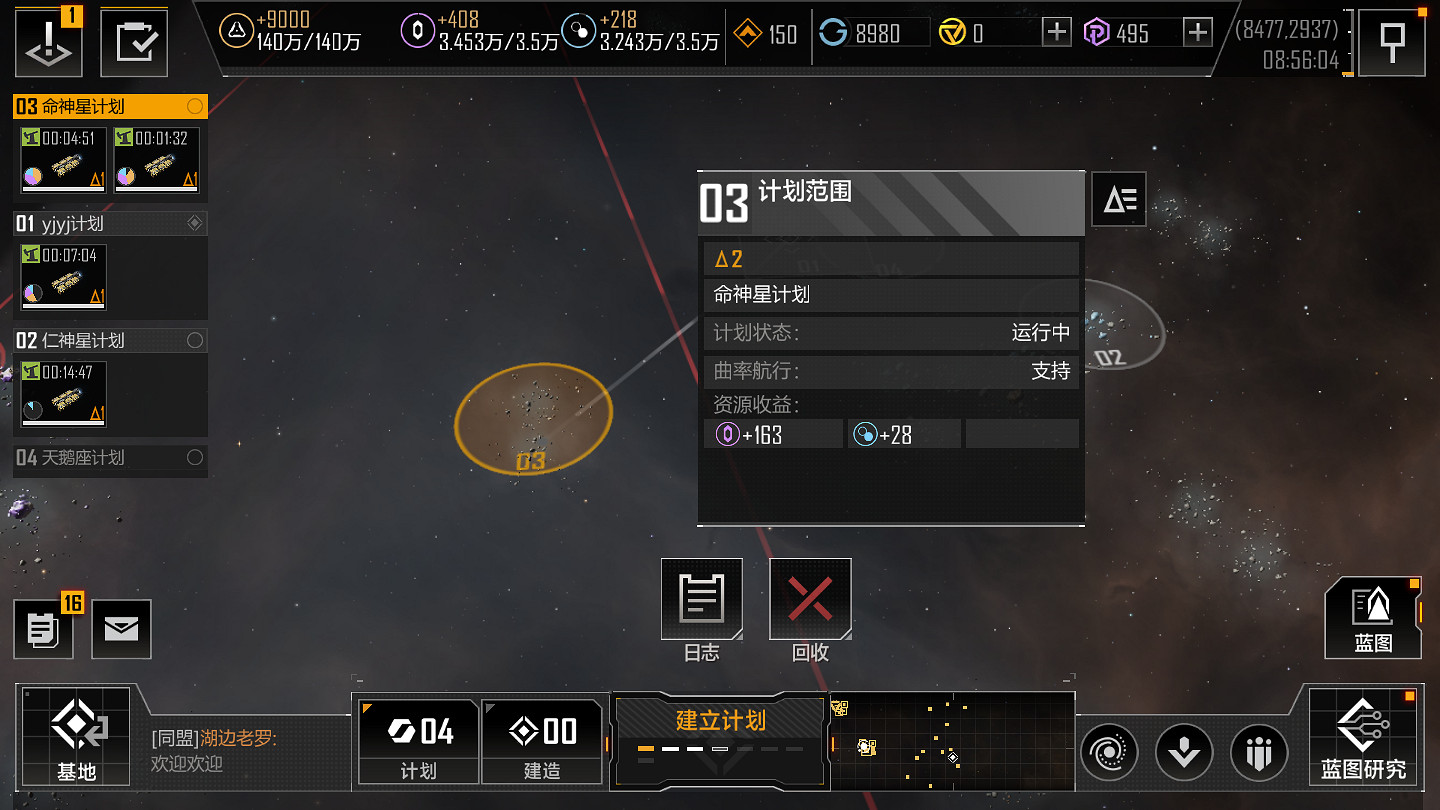The height and width of the screenshot is (810, 1440).
Task: Toggle the circle beside 天鹅座计划
Action: (x=196, y=459)
